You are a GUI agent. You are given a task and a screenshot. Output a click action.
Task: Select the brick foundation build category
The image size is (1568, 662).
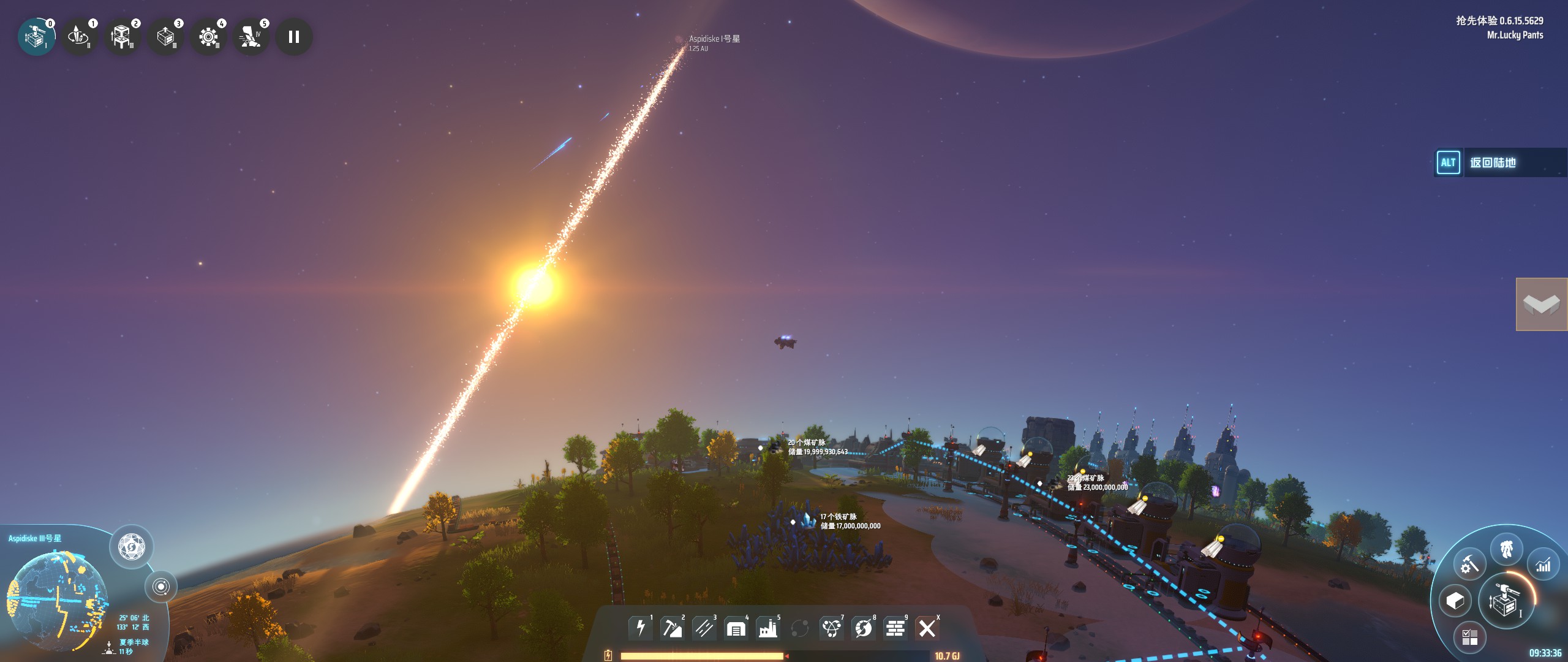(895, 628)
